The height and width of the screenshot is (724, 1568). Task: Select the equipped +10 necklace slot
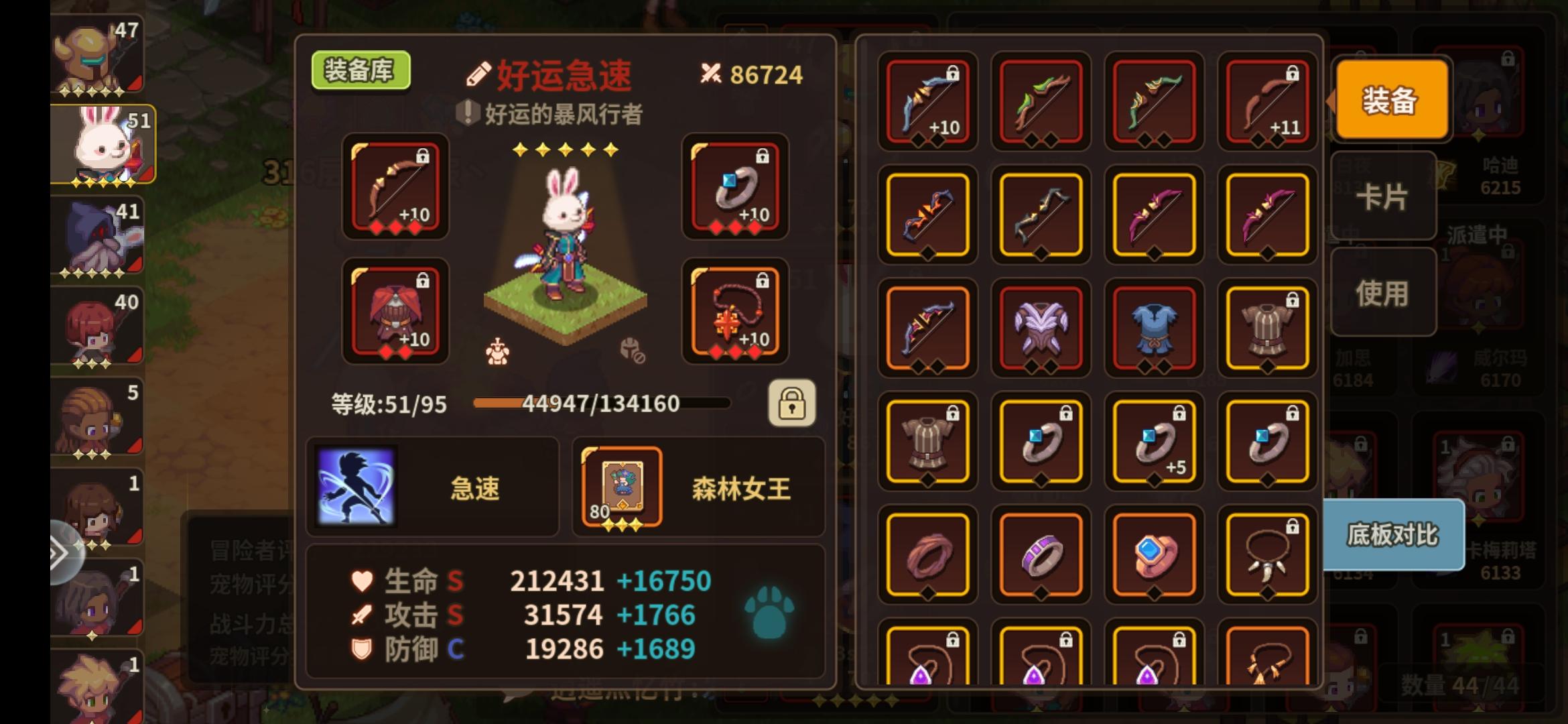(735, 312)
